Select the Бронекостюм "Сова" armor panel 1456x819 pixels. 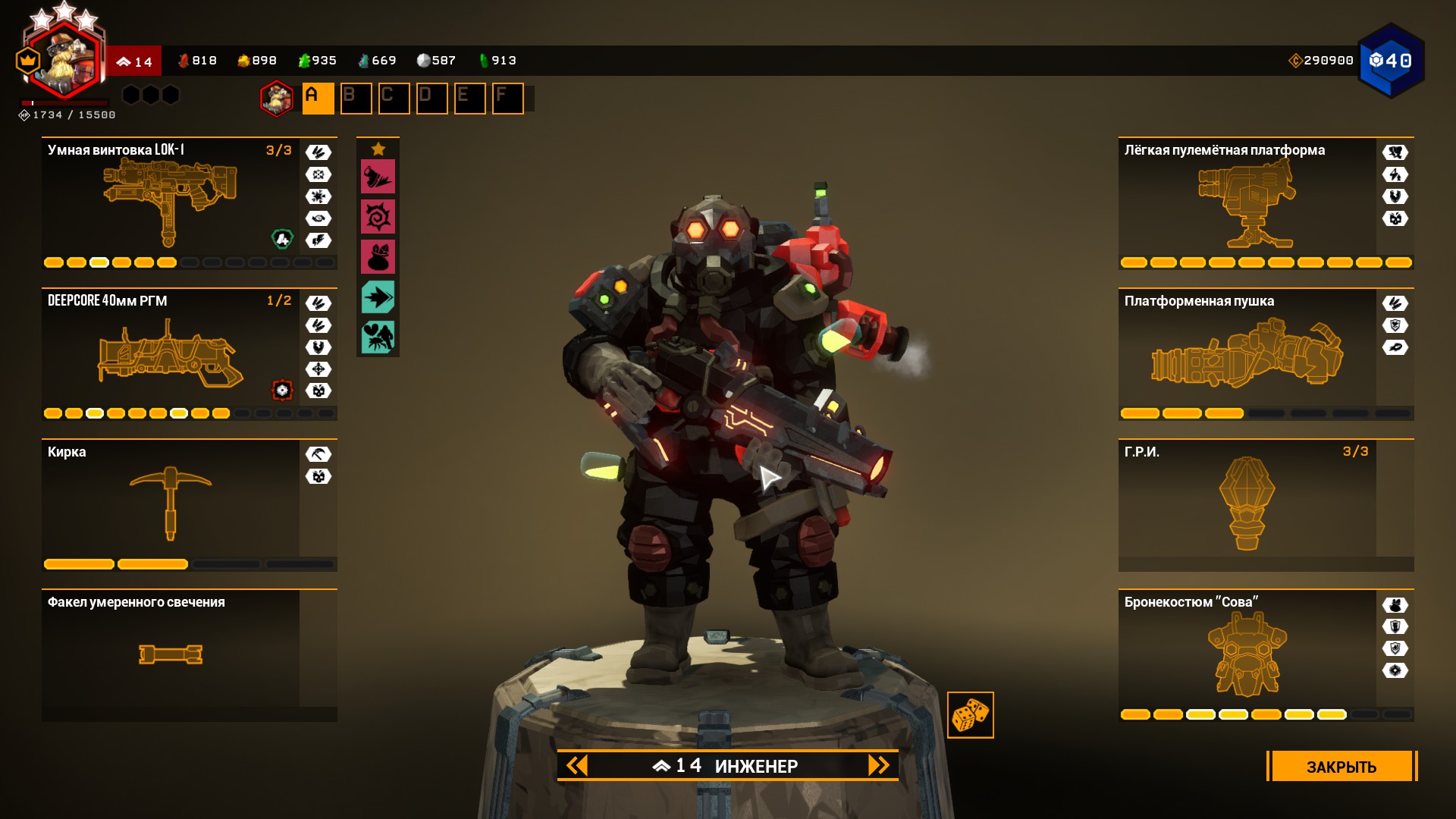pos(1247,654)
